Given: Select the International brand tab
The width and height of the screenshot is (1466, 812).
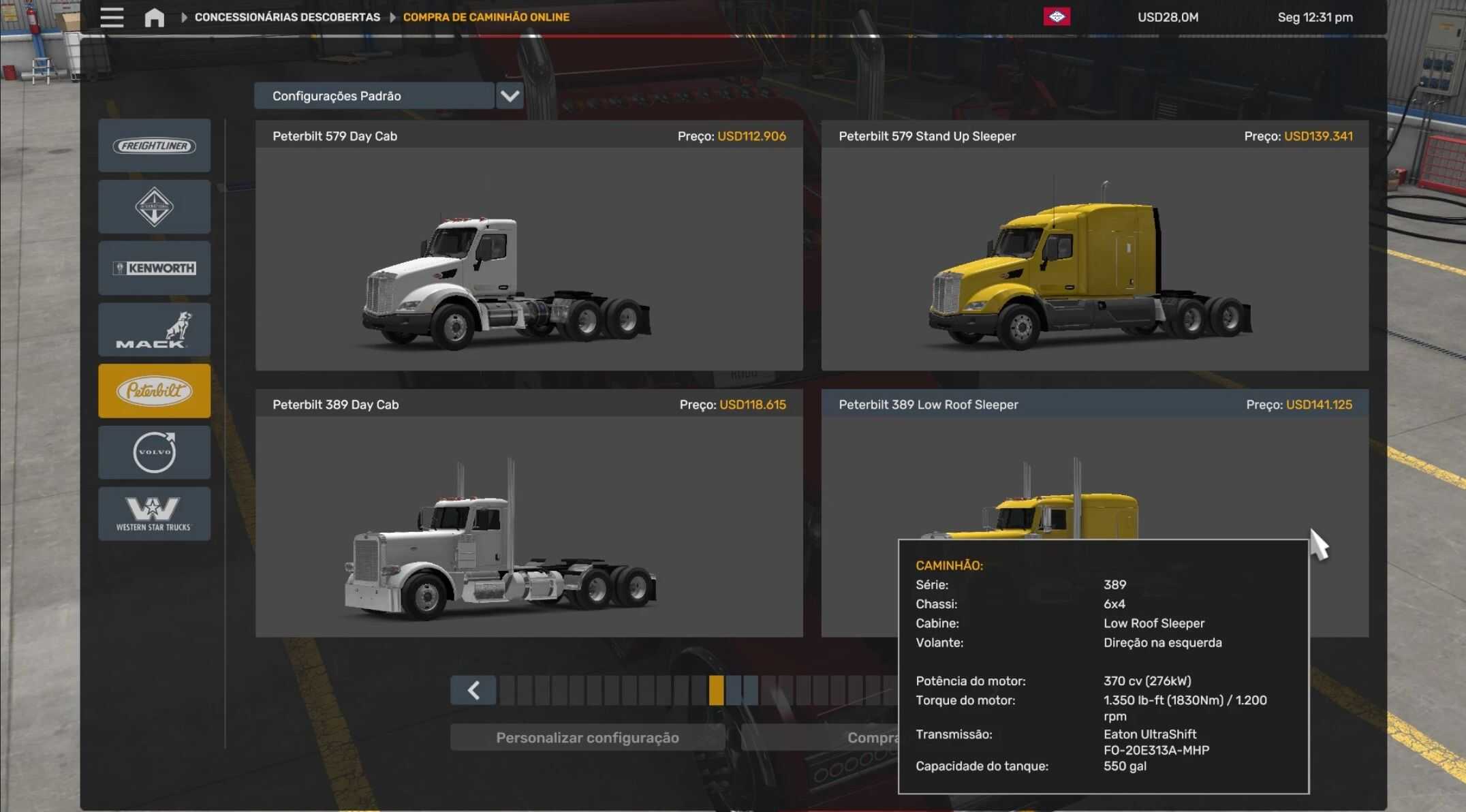Looking at the screenshot, I should pos(155,207).
